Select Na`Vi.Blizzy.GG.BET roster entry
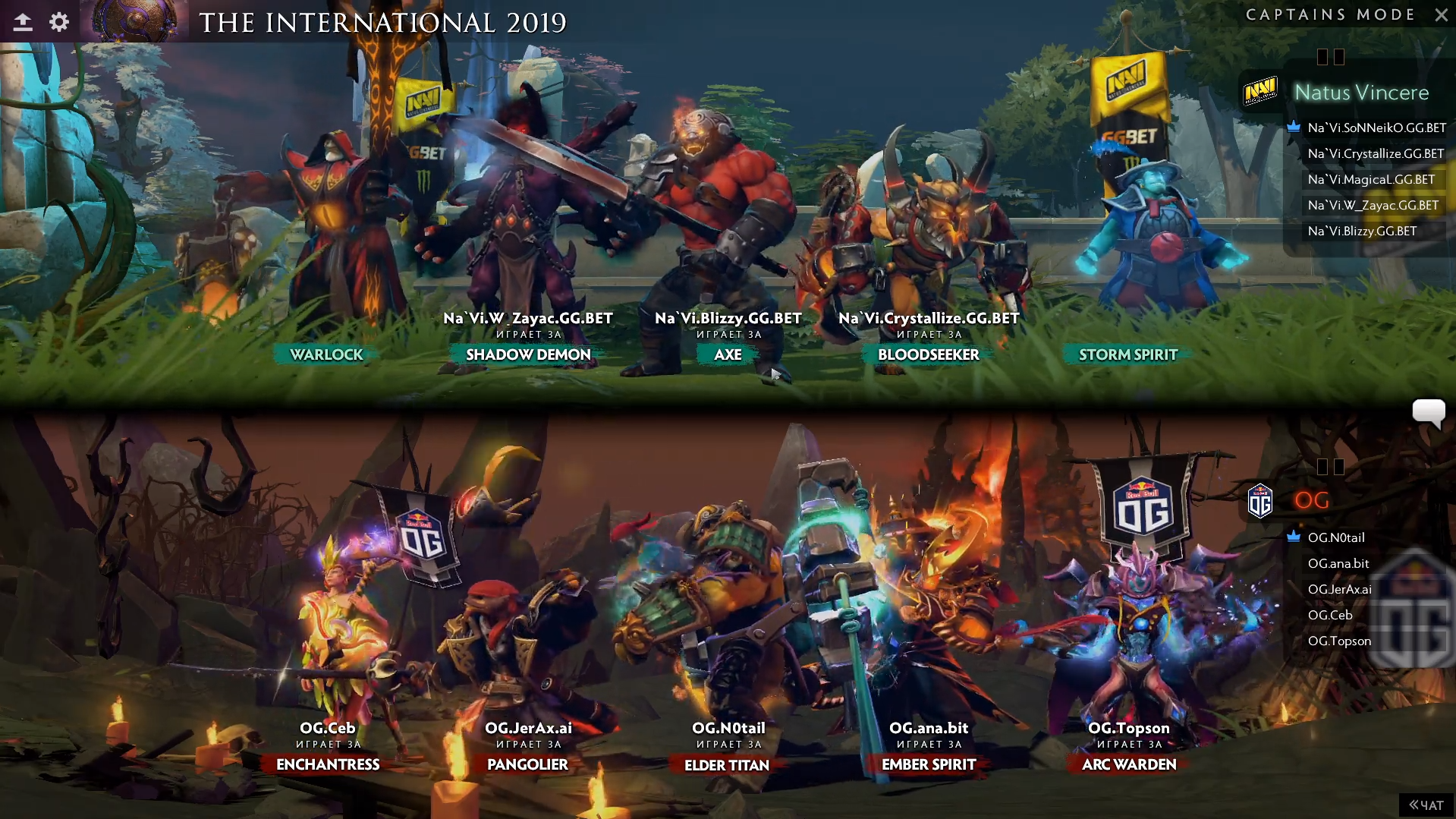This screenshot has width=1456, height=819. (x=1362, y=231)
